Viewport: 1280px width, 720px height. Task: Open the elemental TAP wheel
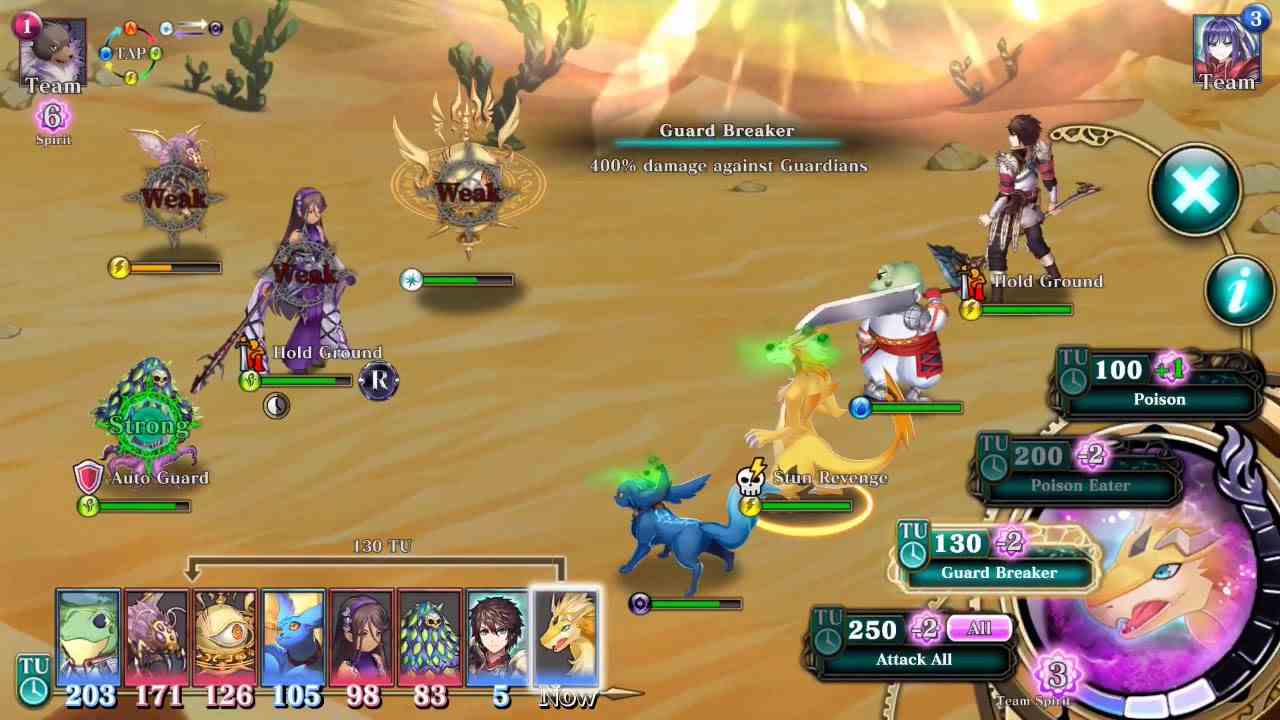128,53
